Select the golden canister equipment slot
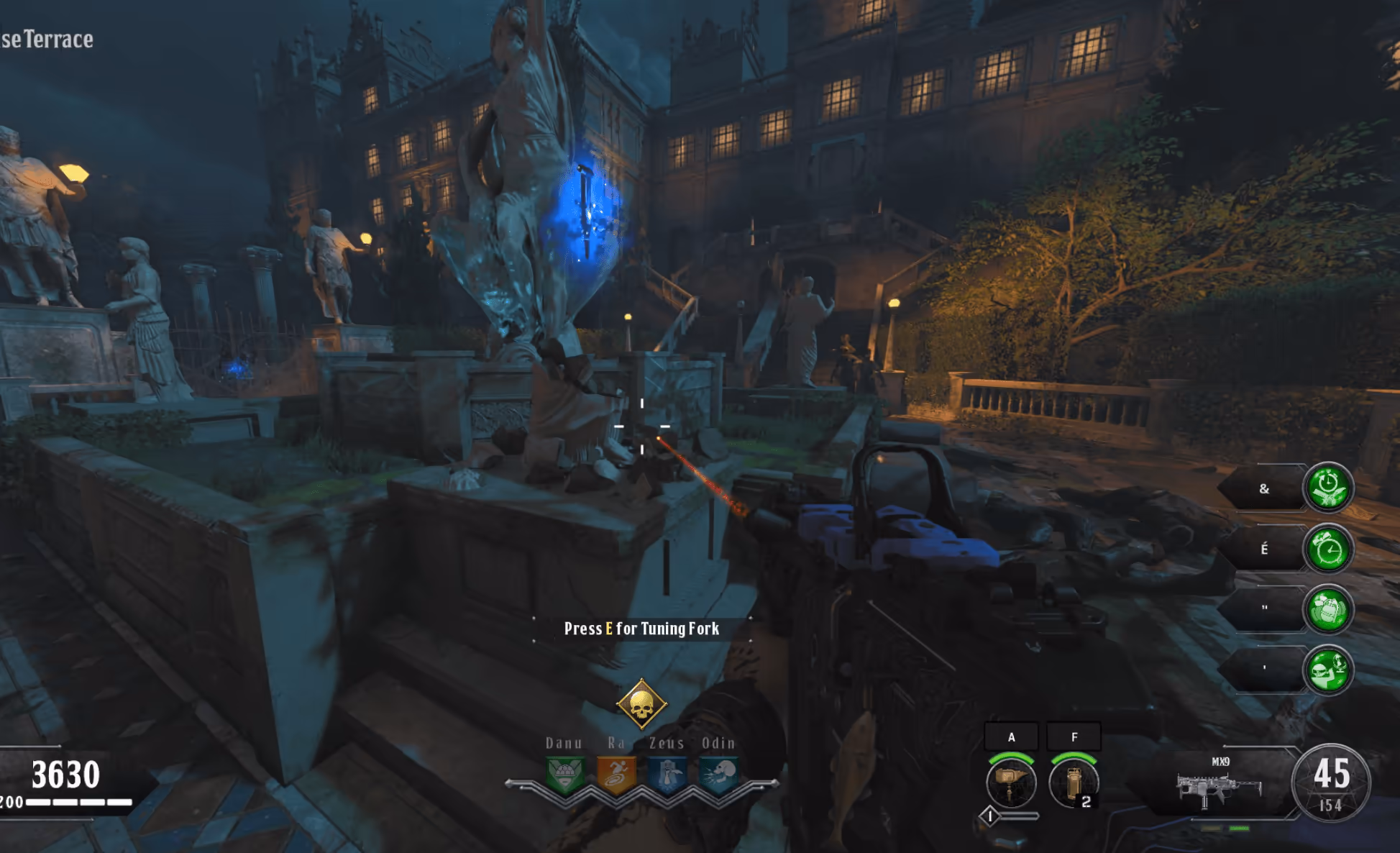Screen dimensions: 1400x853 [x=1074, y=783]
